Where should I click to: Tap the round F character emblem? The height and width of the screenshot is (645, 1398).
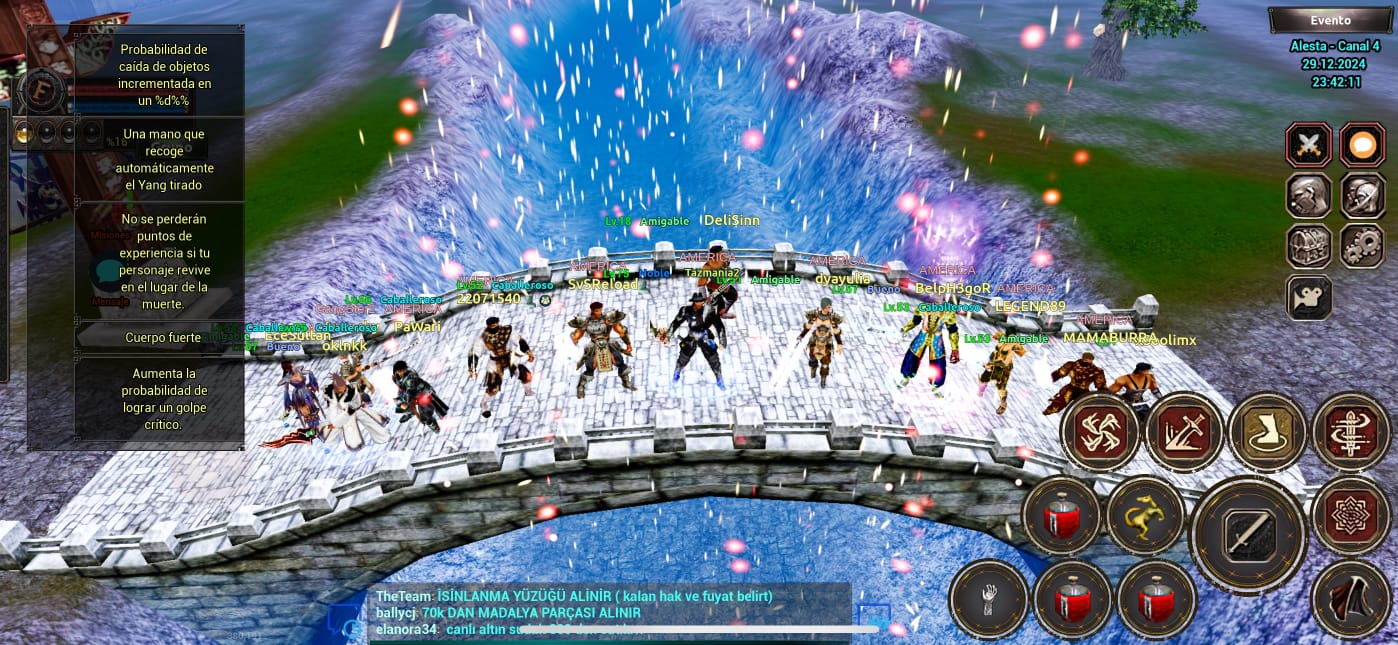(x=40, y=91)
